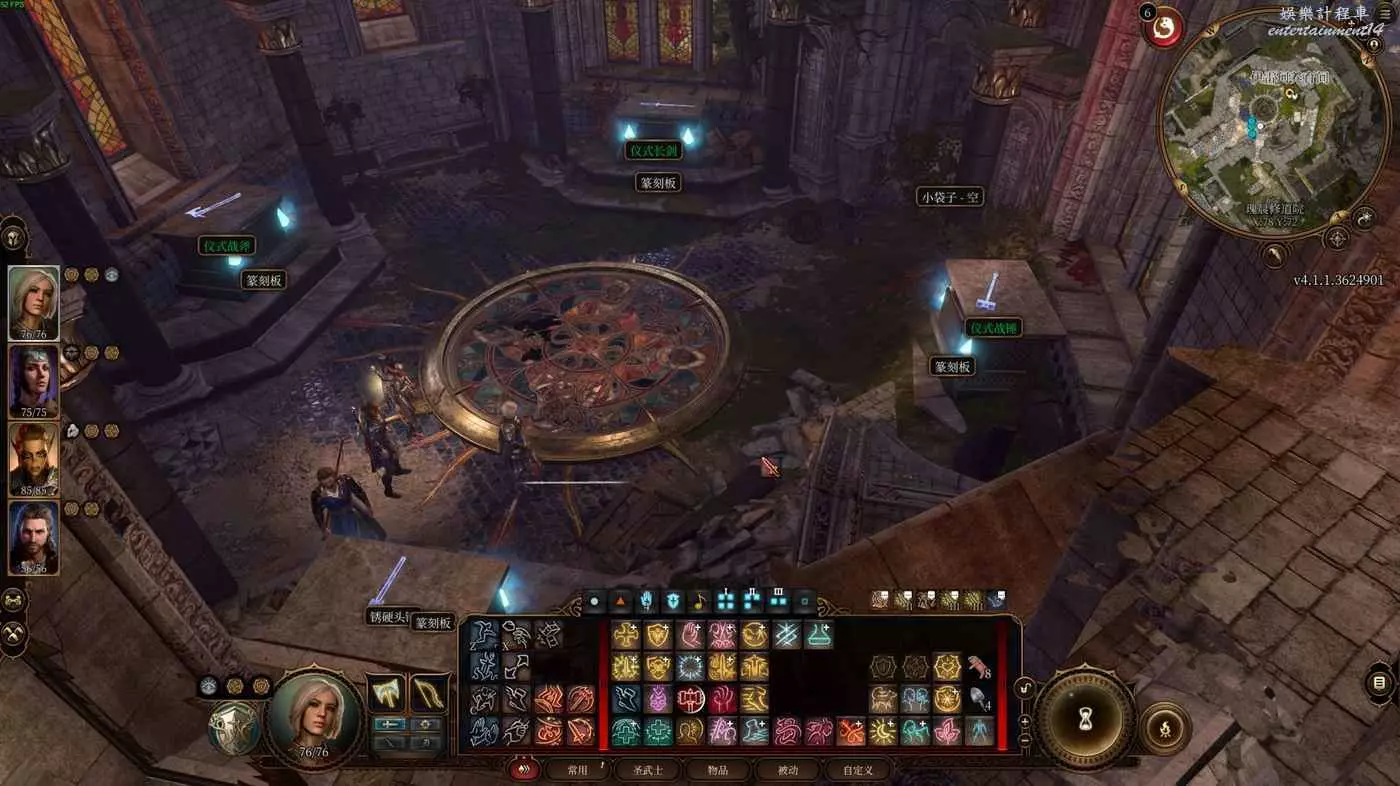Use the green potion flask icon

(x=819, y=635)
